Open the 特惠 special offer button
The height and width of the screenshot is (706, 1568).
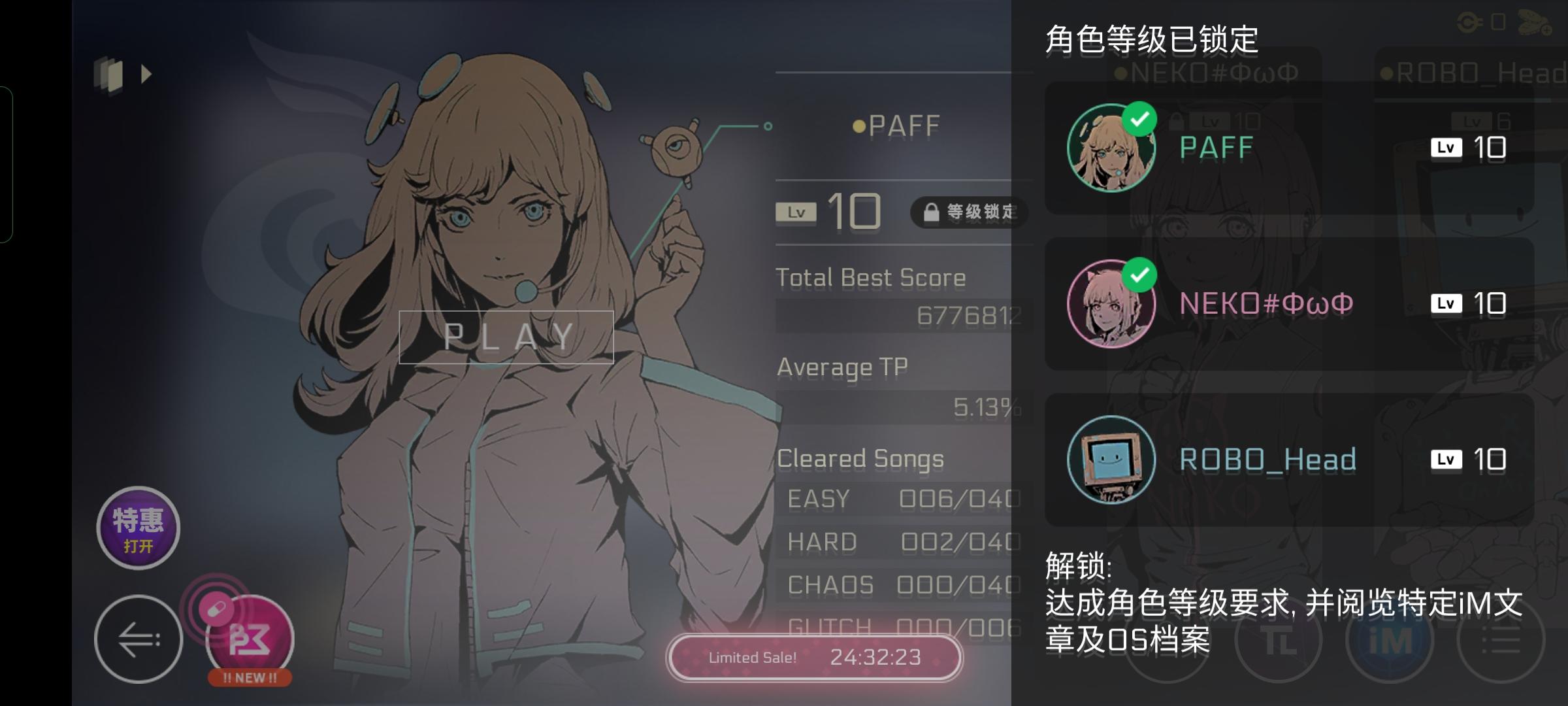[x=137, y=528]
